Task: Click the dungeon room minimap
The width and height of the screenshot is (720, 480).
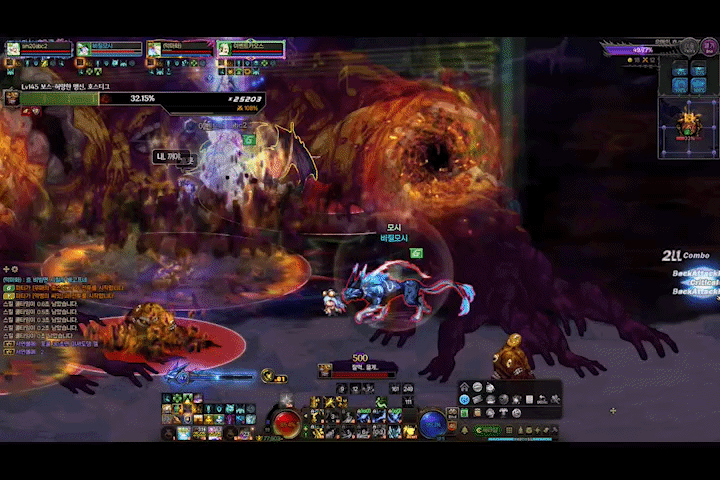Action: (688, 126)
